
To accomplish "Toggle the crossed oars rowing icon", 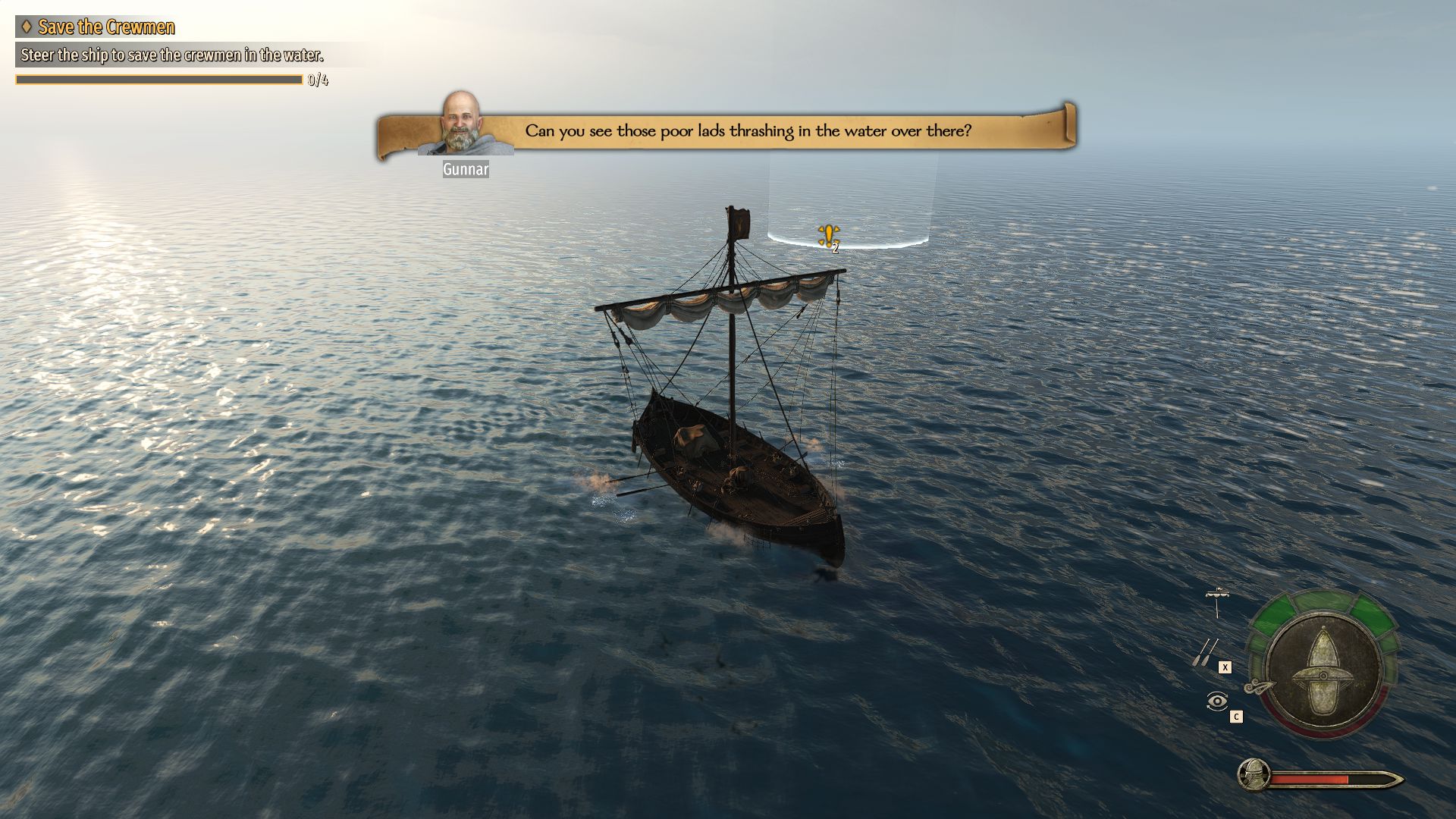I will click(x=1204, y=652).
